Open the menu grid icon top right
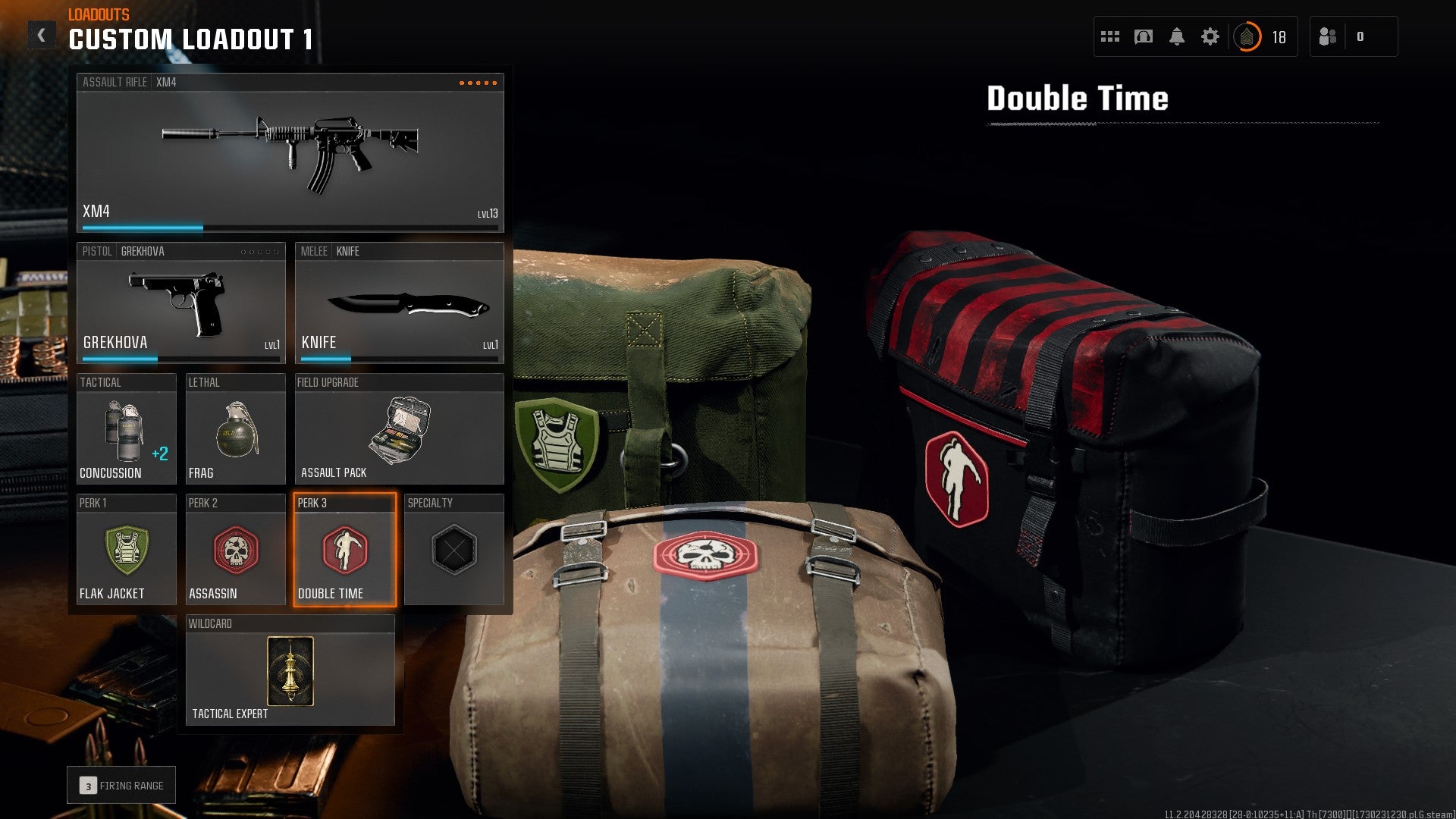The image size is (1456, 819). 1109,35
